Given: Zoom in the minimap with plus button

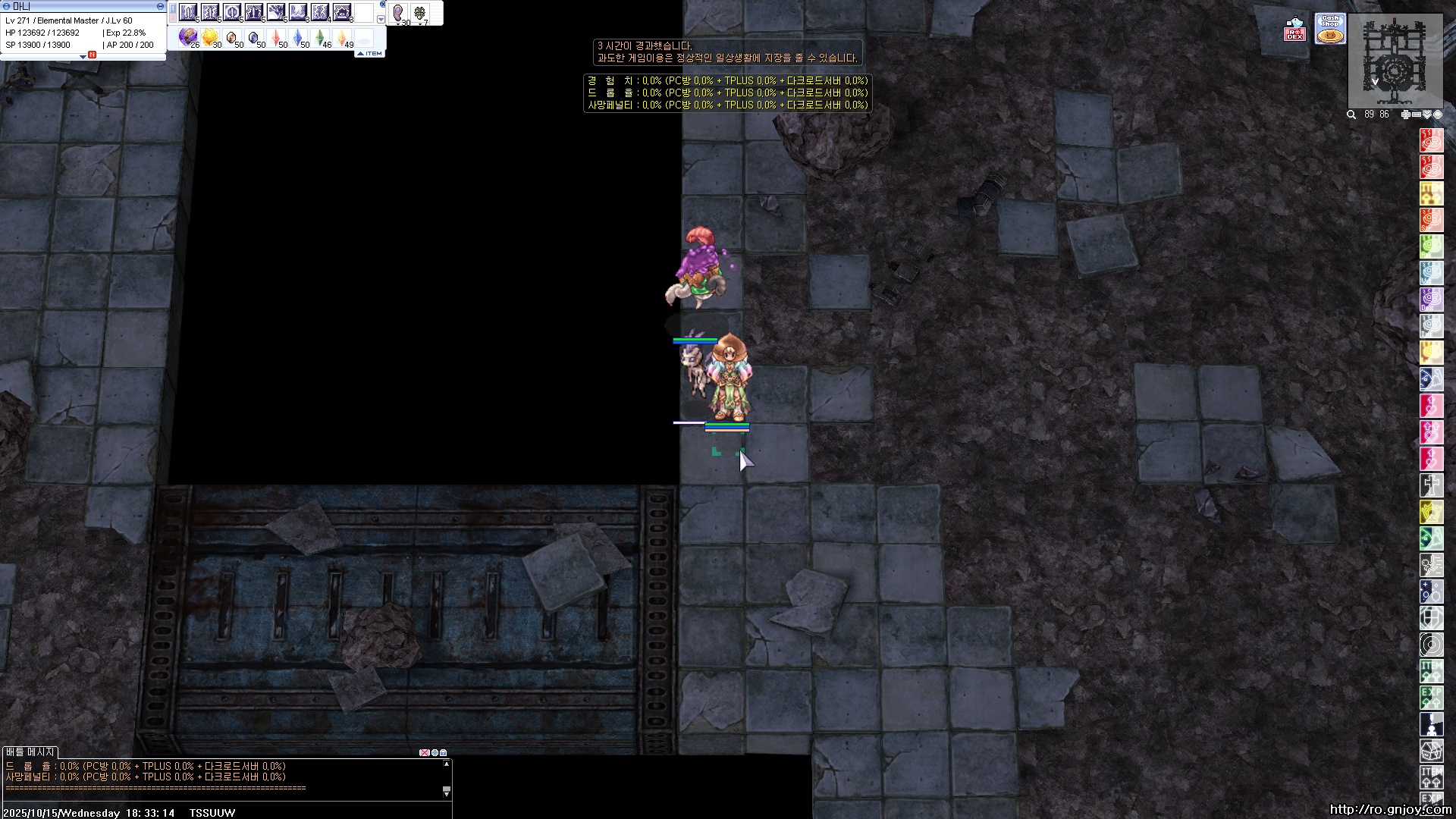Looking at the screenshot, I should point(1405,115).
